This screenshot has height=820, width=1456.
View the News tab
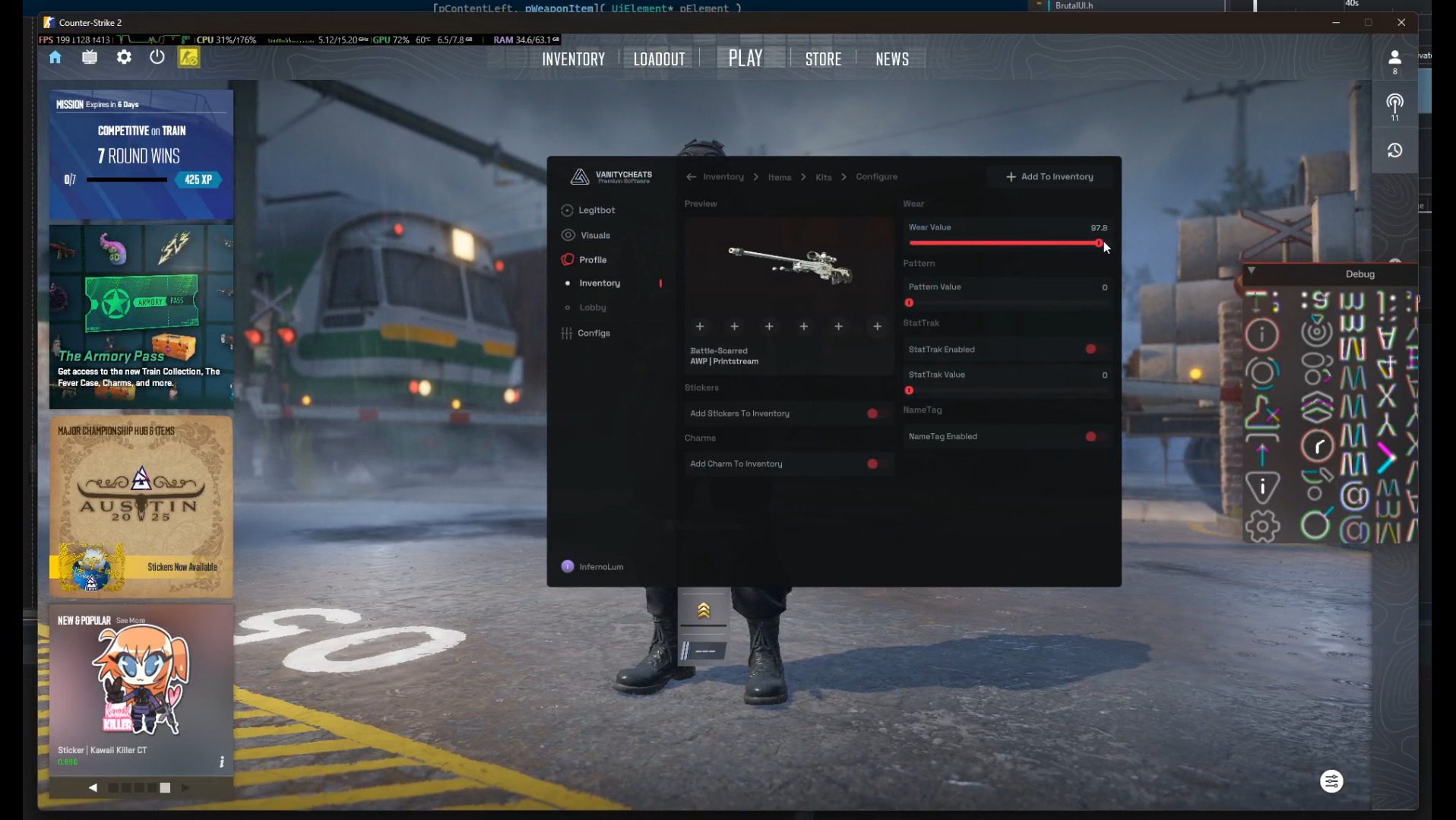891,59
